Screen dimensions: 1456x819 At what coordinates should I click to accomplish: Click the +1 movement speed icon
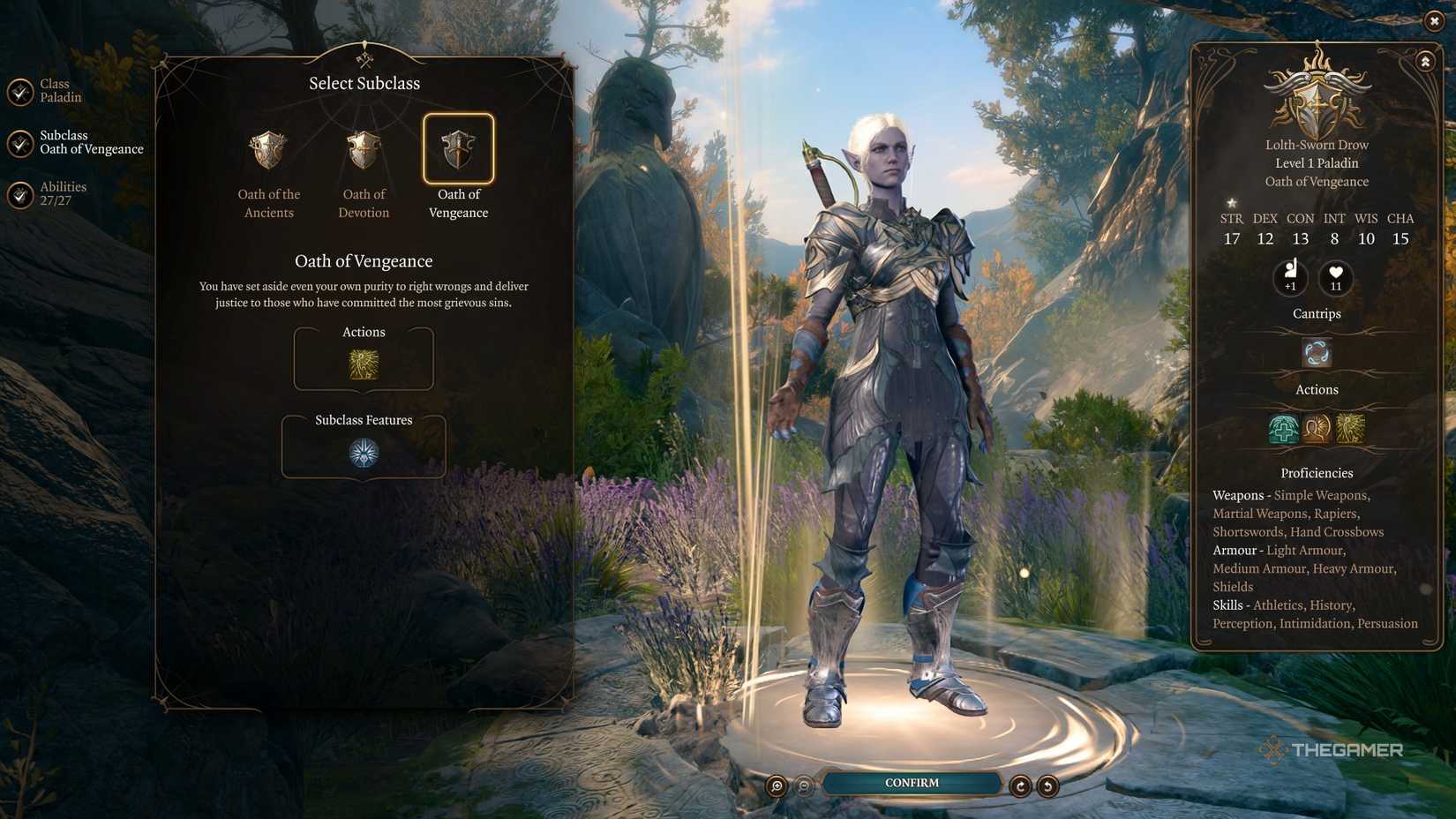click(1290, 278)
